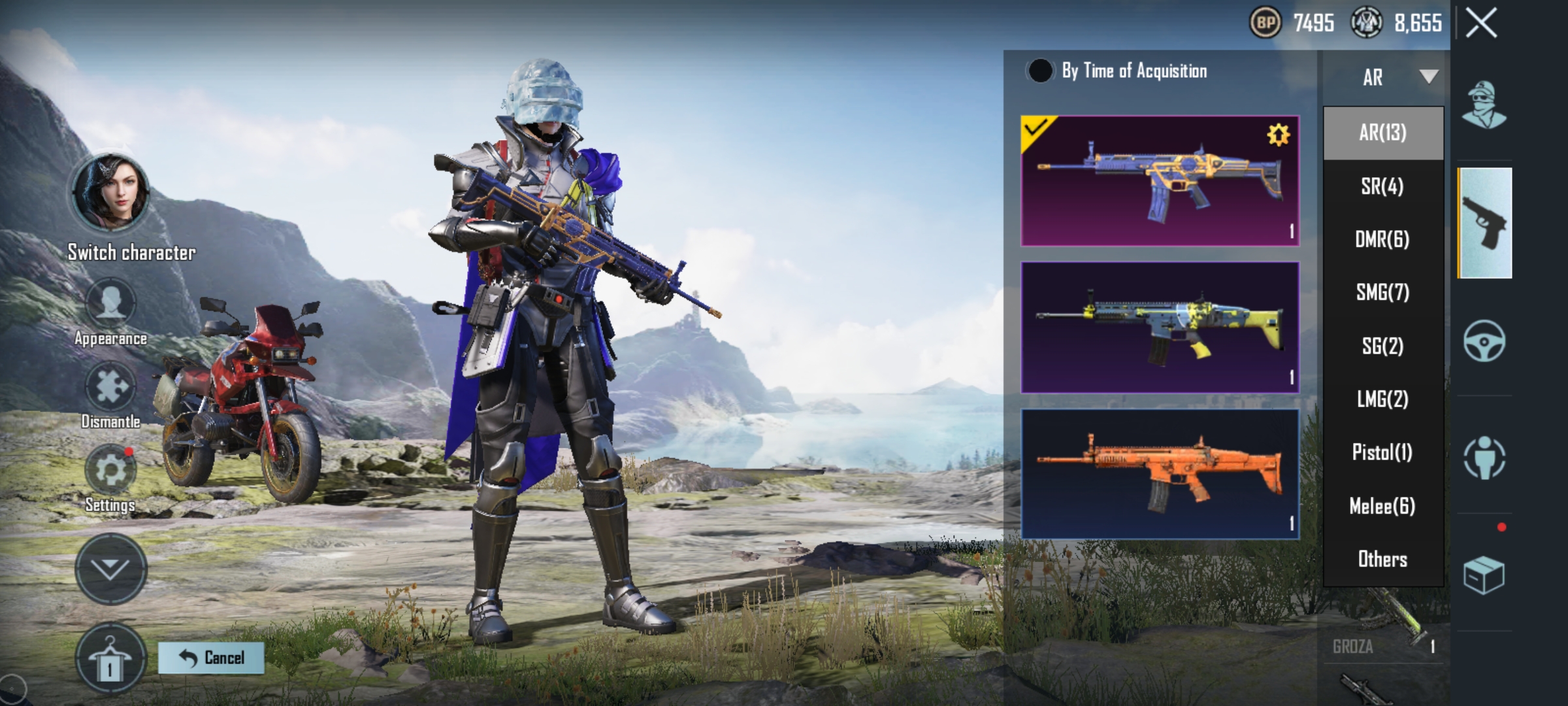Viewport: 1568px width, 706px height.
Task: Choose the LMG(2) category
Action: point(1382,399)
